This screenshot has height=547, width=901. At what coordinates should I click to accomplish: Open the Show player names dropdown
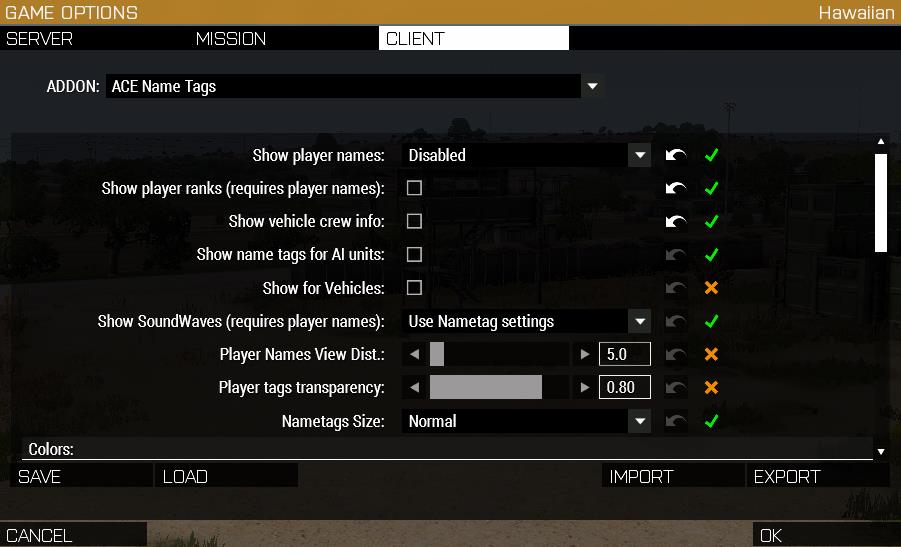pyautogui.click(x=639, y=155)
